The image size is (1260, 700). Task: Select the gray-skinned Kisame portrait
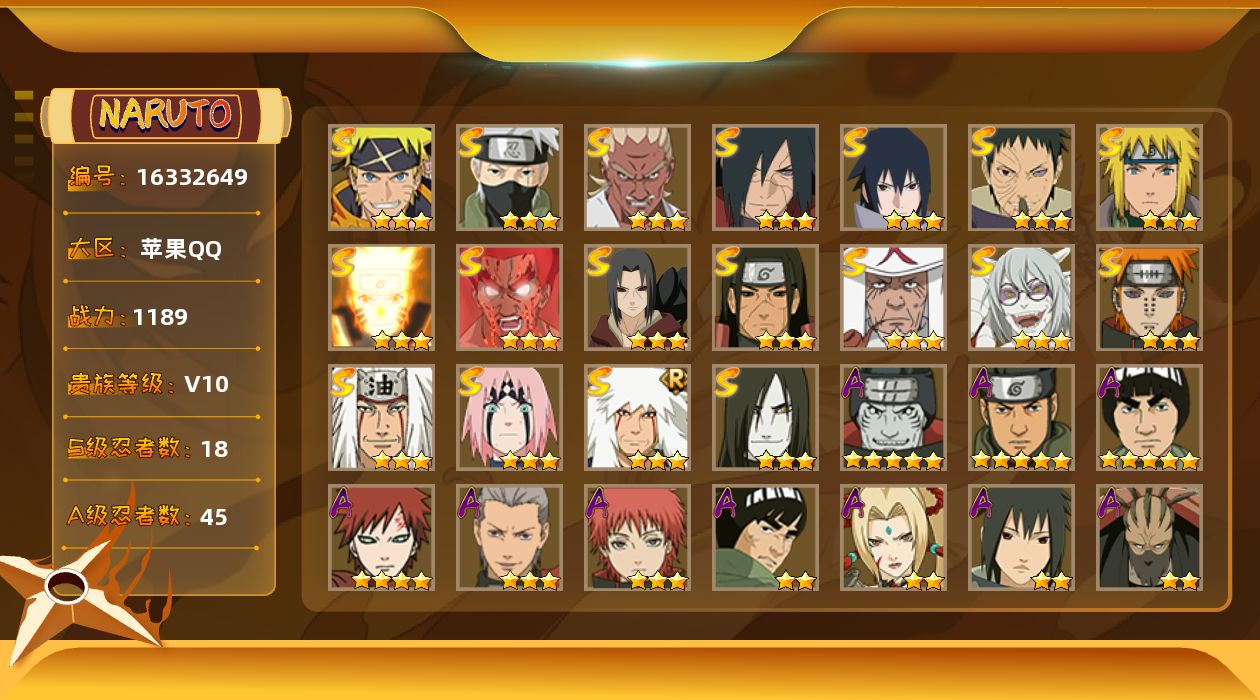coord(893,417)
